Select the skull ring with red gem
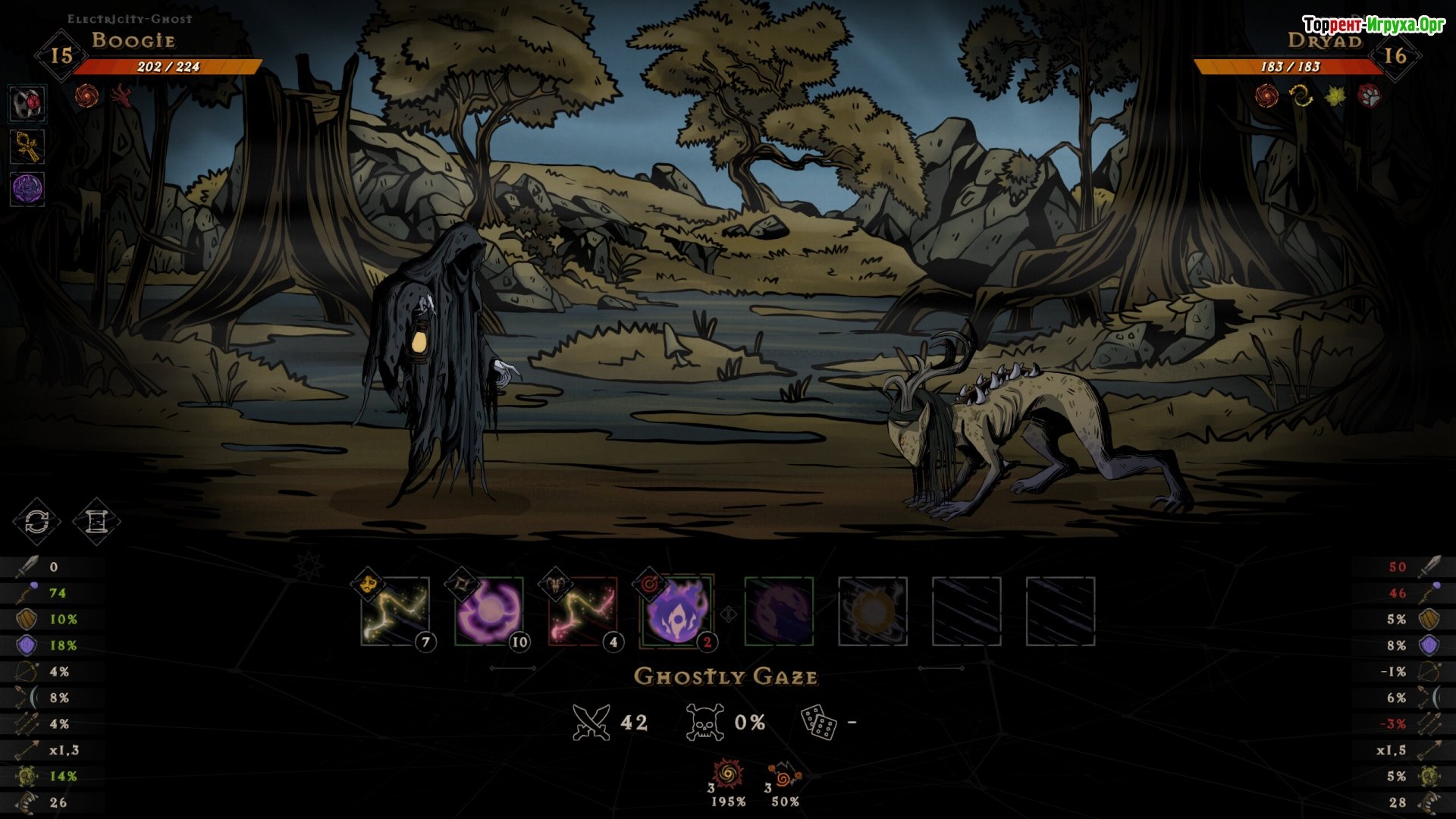 (x=27, y=104)
